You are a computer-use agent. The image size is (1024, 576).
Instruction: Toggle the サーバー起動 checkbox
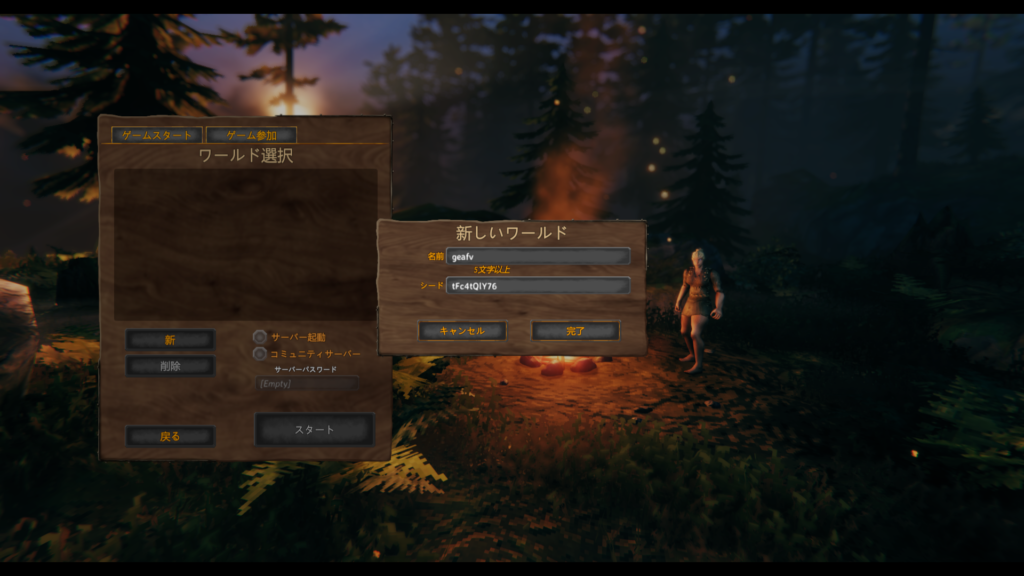coord(260,337)
